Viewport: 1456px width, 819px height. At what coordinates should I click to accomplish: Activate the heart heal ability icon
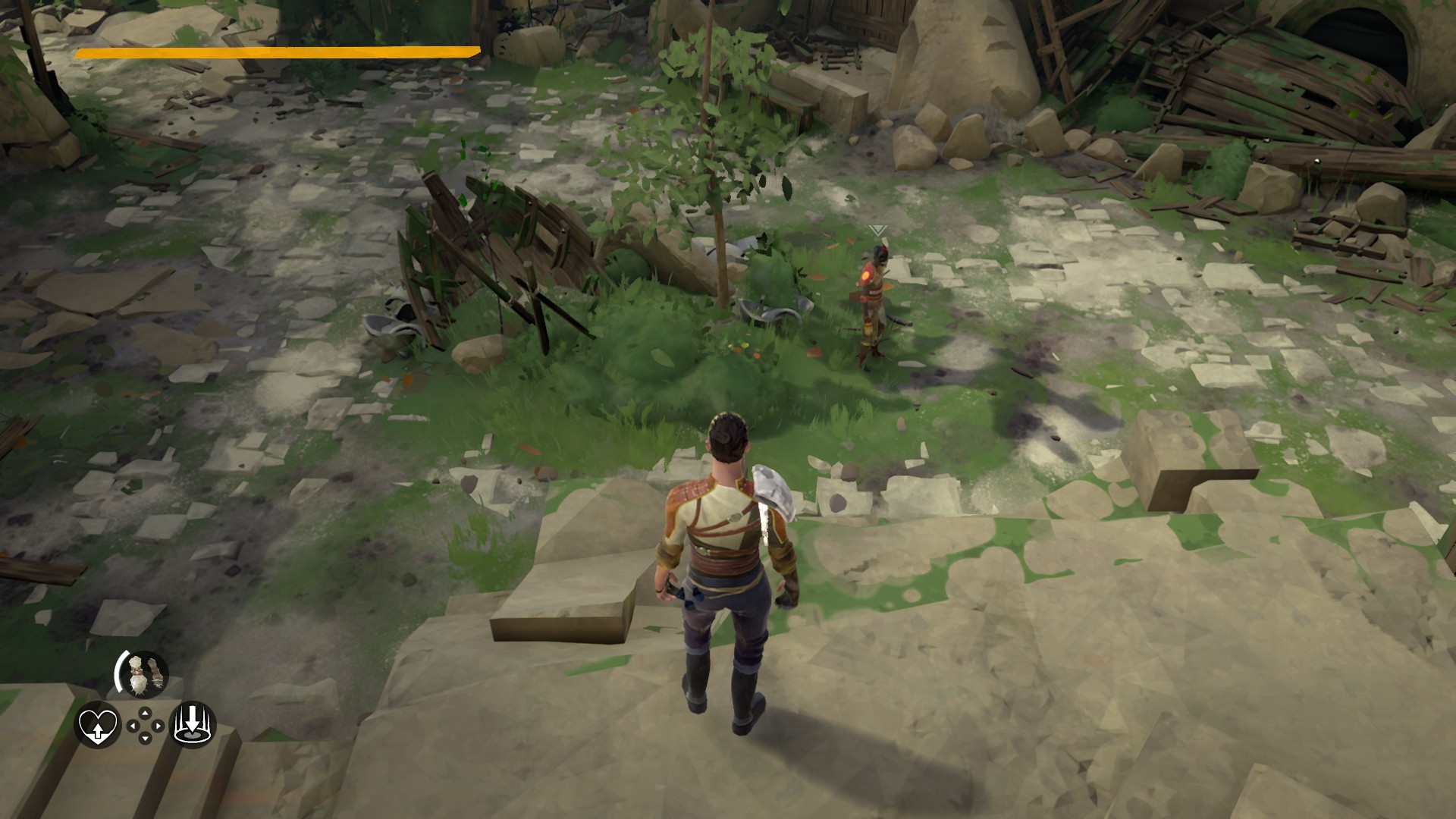[98, 726]
